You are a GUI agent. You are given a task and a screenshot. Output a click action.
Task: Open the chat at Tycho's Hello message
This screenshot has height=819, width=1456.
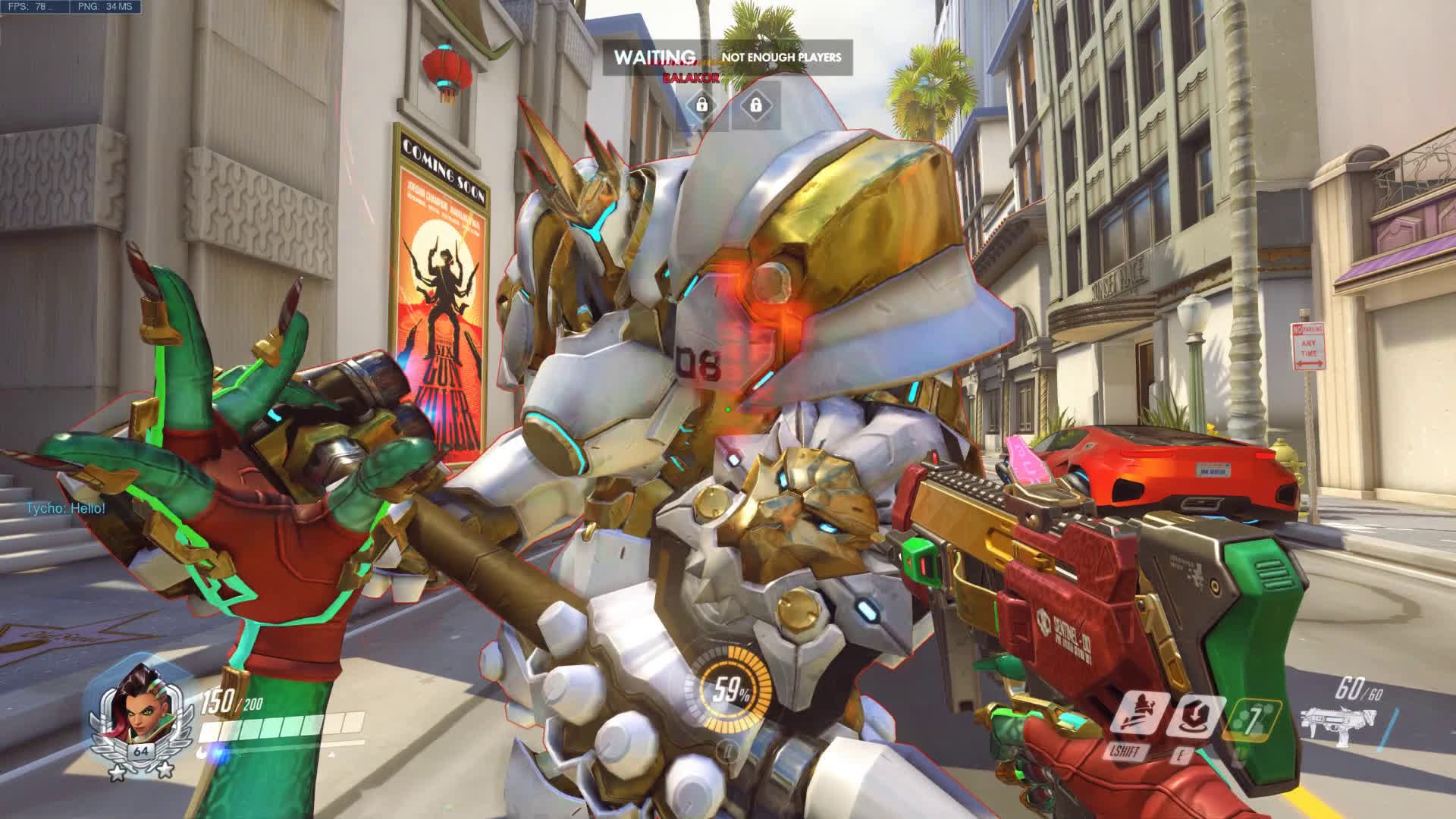[x=66, y=508]
